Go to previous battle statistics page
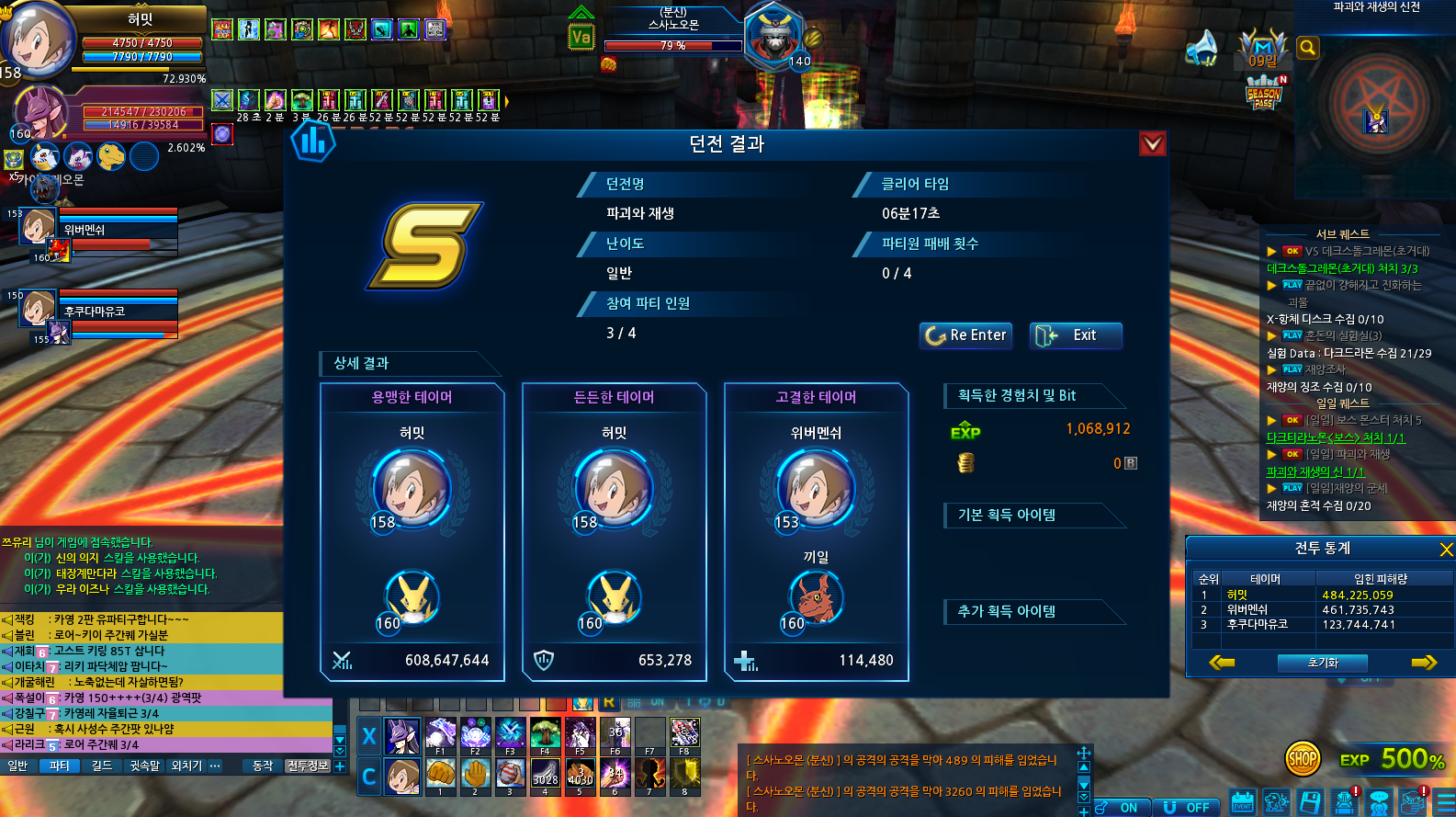 pyautogui.click(x=1222, y=663)
